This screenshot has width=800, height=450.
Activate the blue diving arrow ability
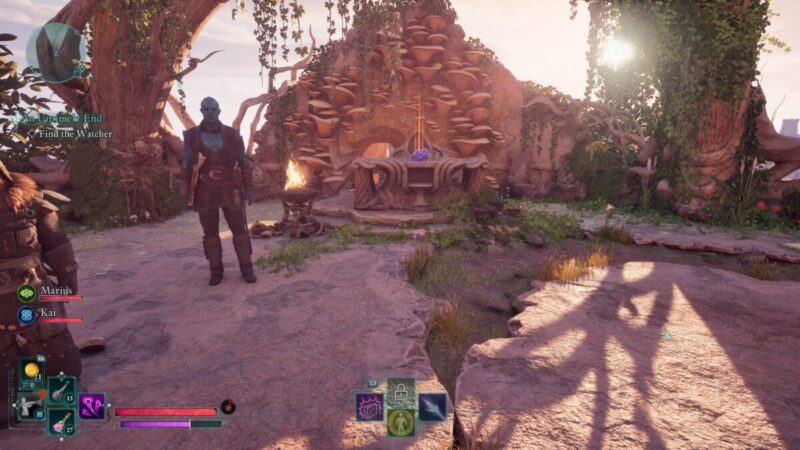click(x=432, y=406)
